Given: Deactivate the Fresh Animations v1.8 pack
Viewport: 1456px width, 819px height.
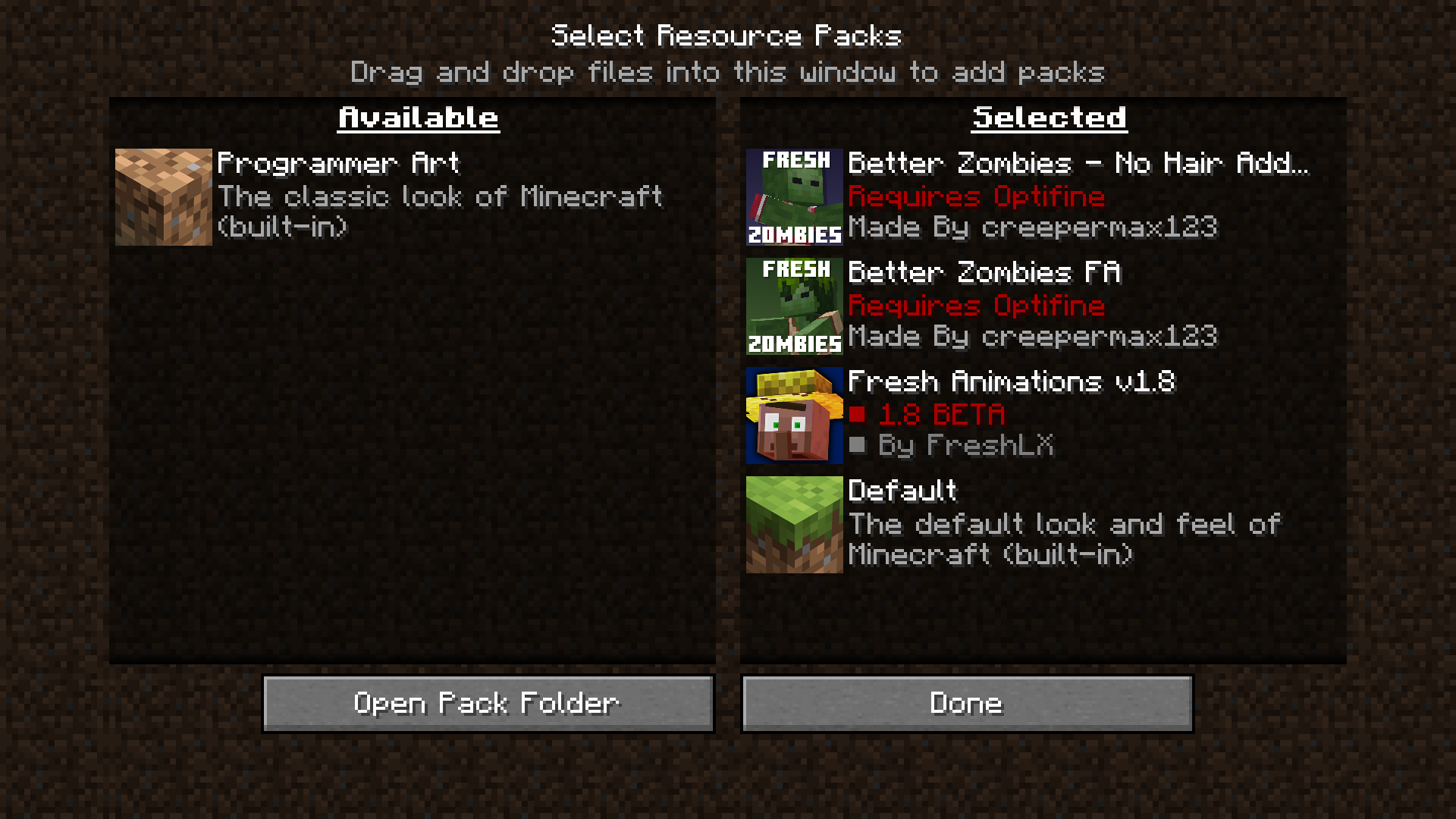Looking at the screenshot, I should (x=793, y=415).
